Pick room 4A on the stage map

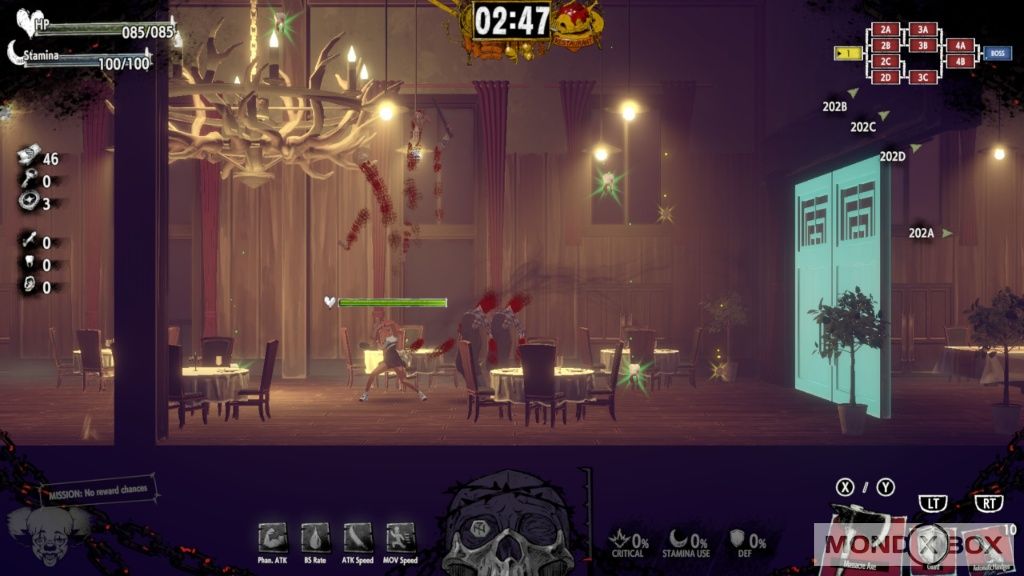[x=959, y=45]
